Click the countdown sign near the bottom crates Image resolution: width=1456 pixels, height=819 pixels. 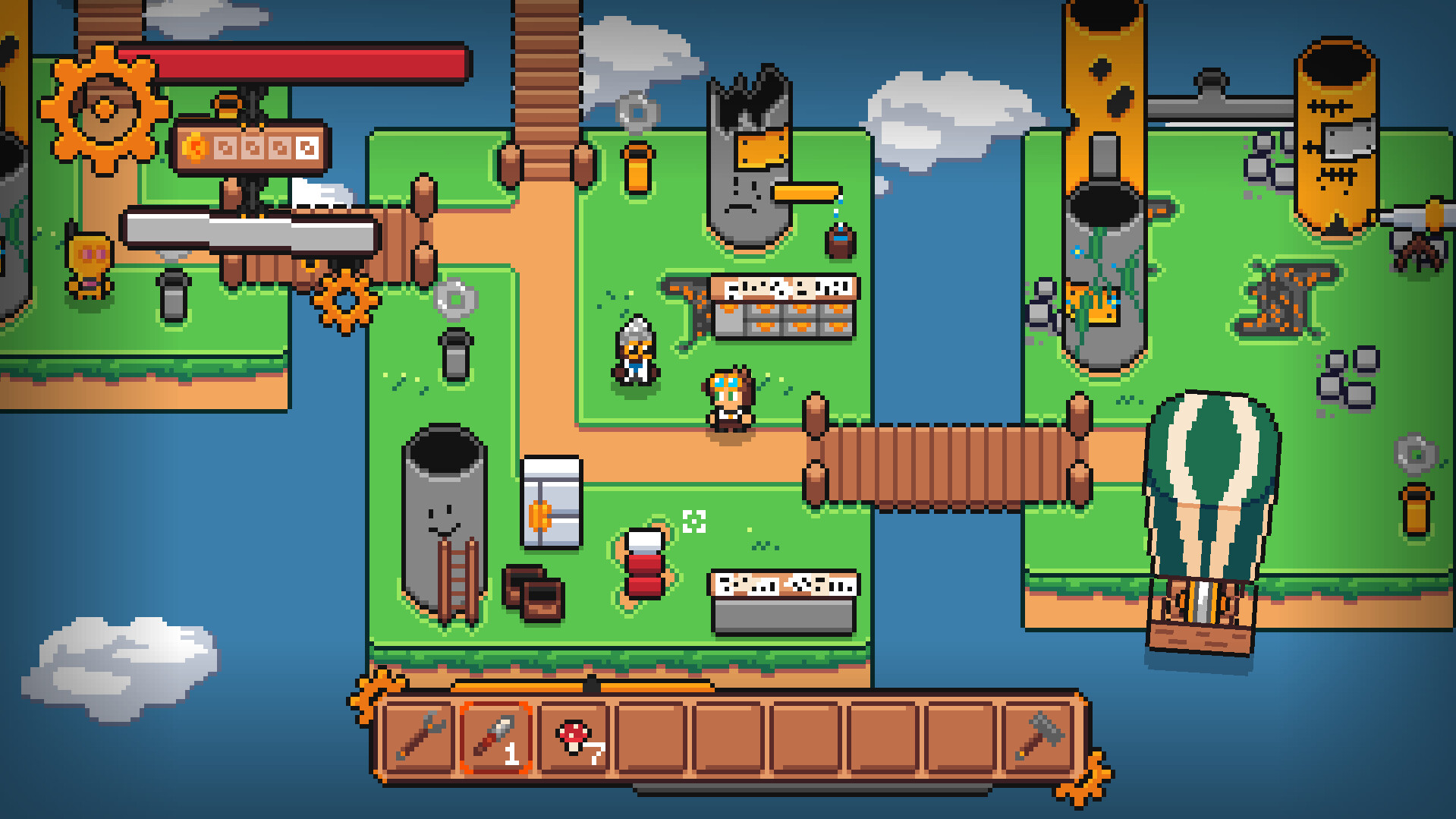point(785,584)
